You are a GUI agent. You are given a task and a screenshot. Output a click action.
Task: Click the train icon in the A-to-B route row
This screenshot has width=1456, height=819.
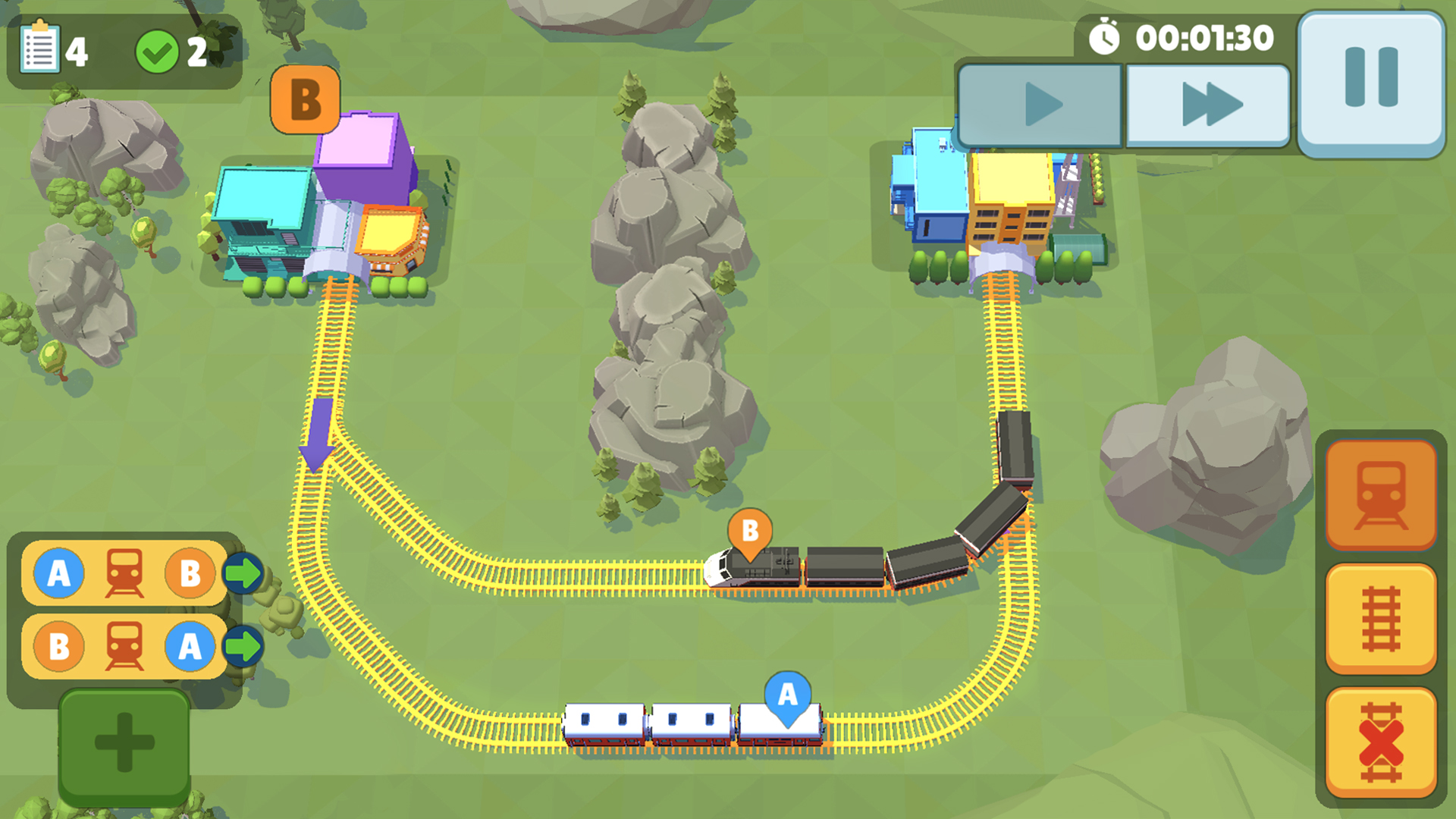click(123, 573)
